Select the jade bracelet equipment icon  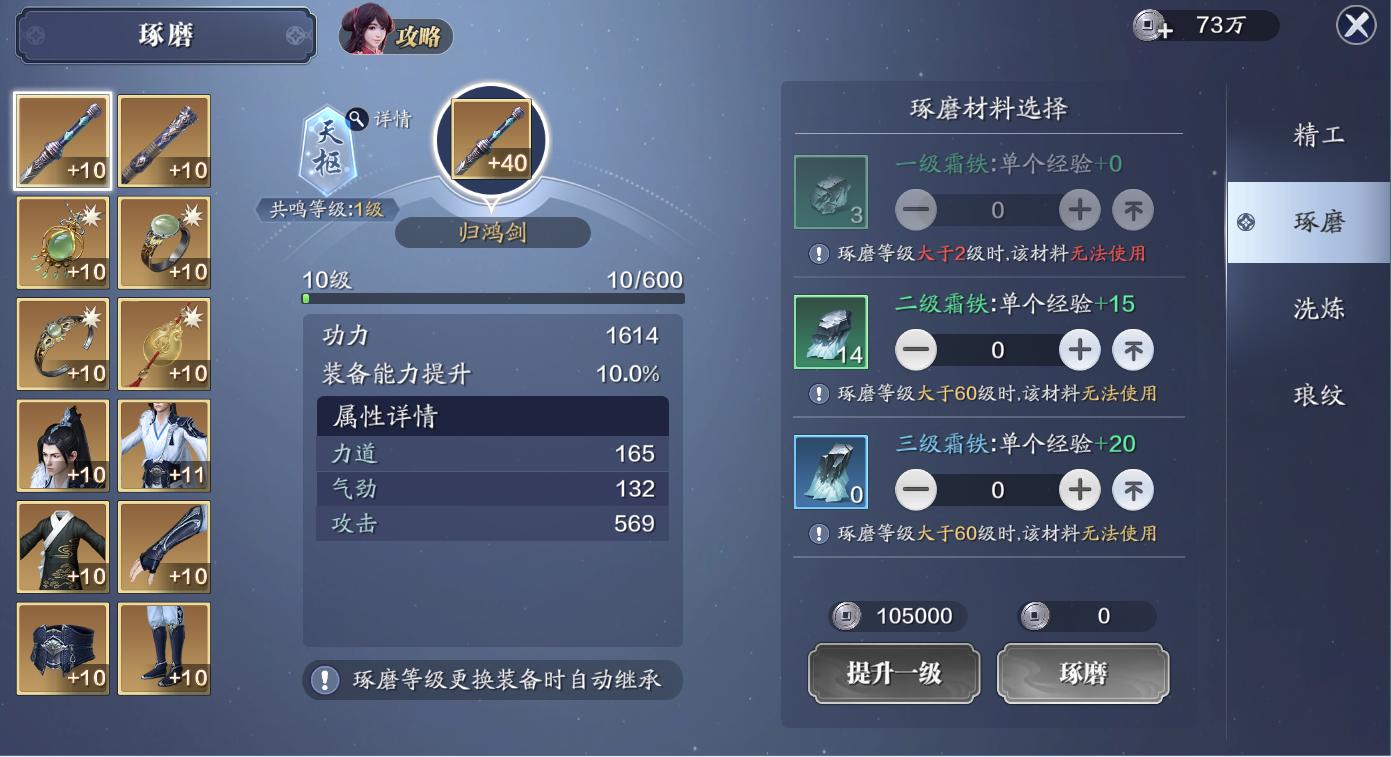[x=62, y=344]
